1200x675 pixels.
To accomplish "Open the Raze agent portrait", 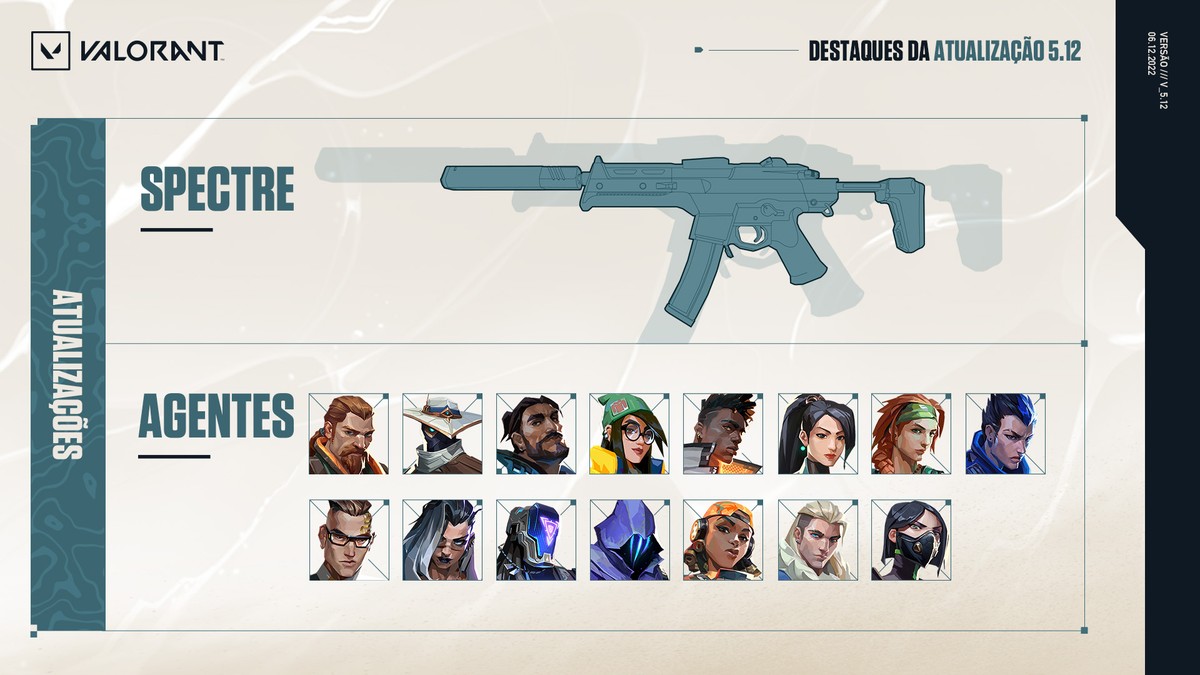I will [723, 540].
